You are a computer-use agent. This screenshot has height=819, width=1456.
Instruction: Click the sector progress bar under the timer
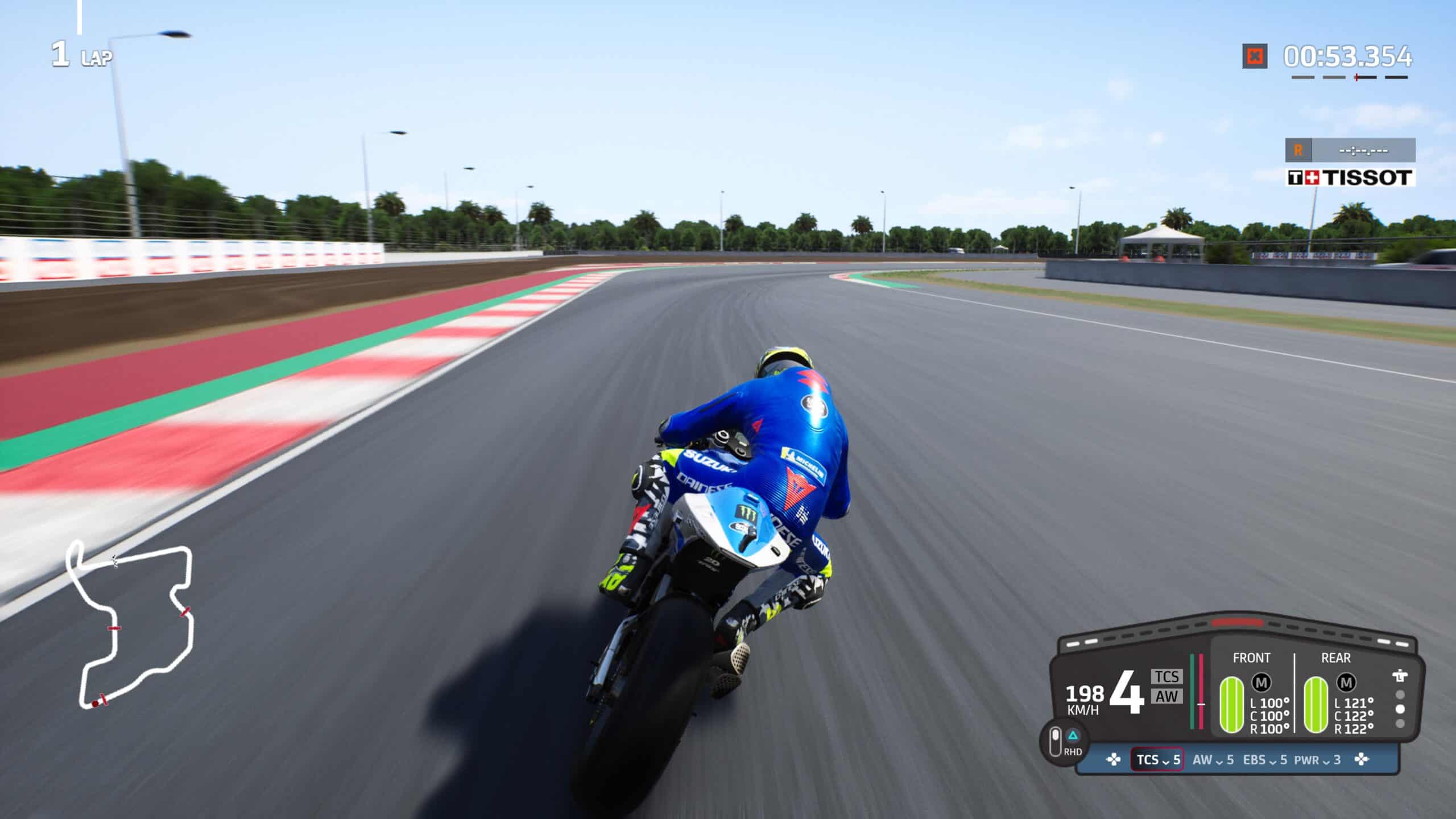tap(1350, 77)
